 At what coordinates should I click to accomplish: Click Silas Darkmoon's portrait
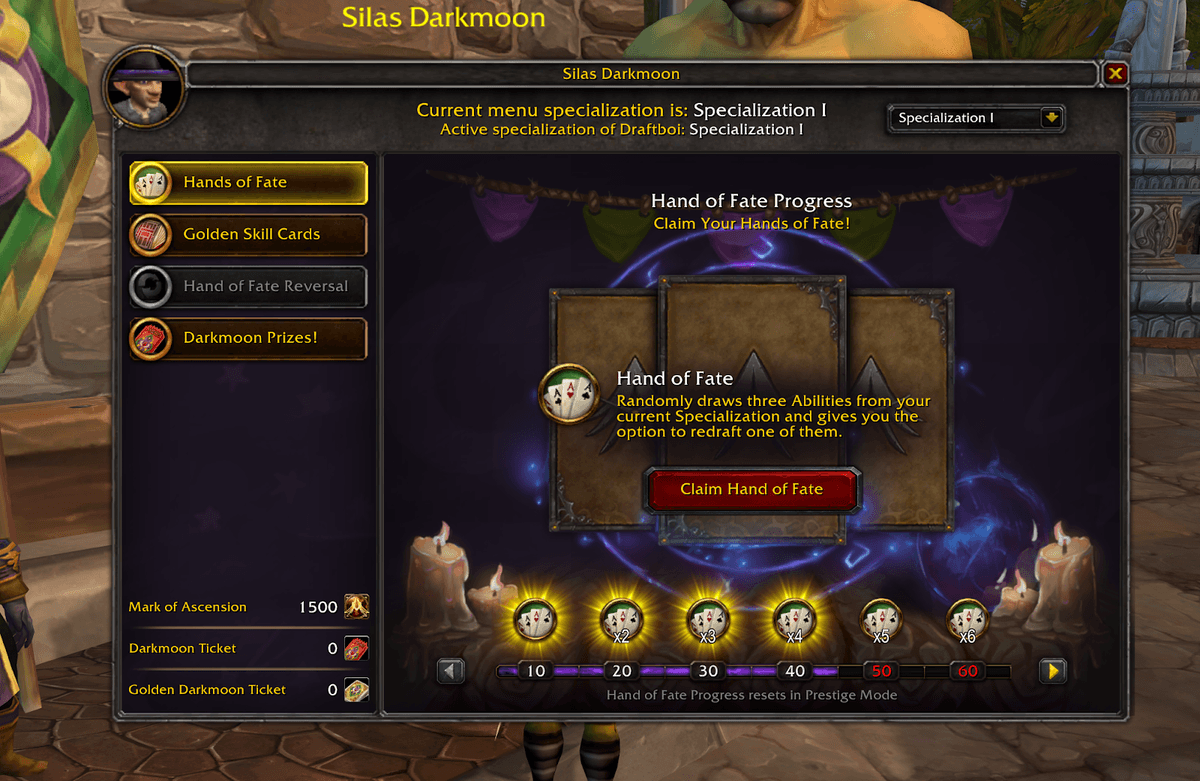click(145, 88)
